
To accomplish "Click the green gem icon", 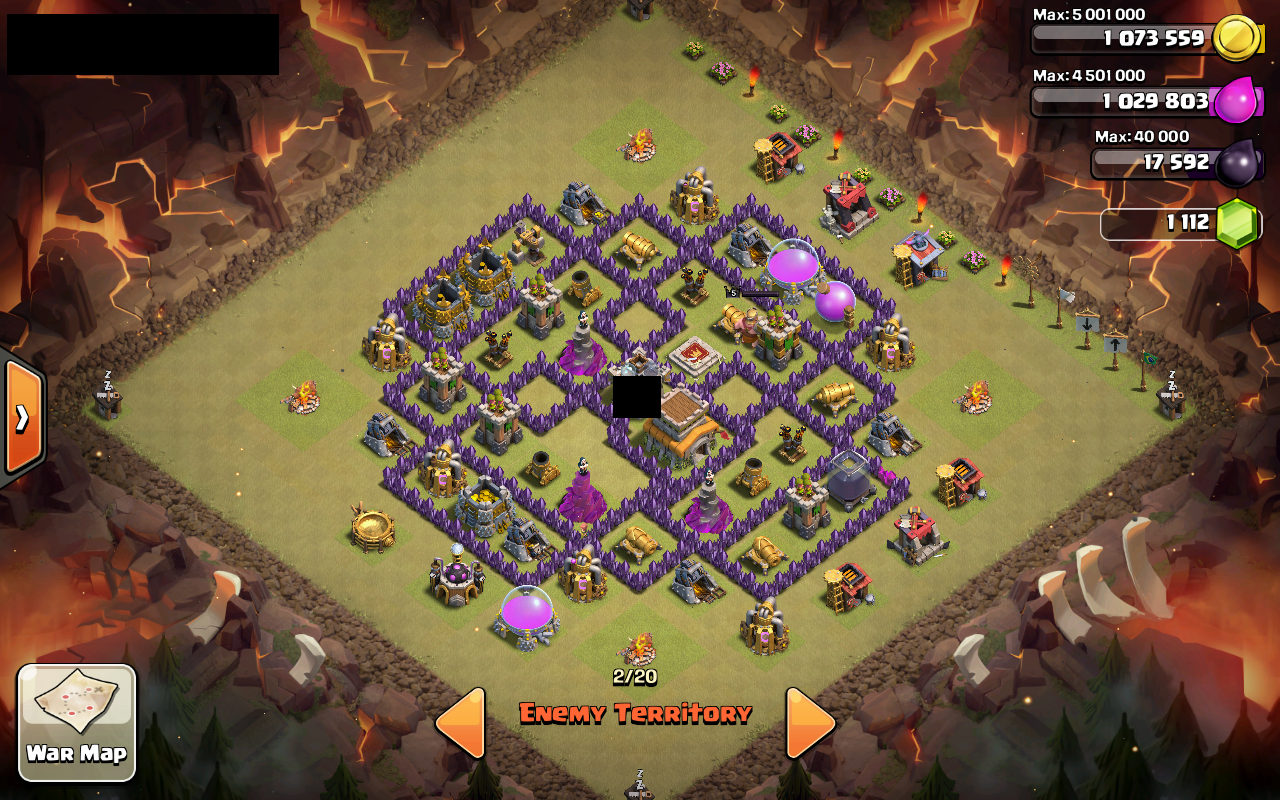I will click(x=1236, y=225).
